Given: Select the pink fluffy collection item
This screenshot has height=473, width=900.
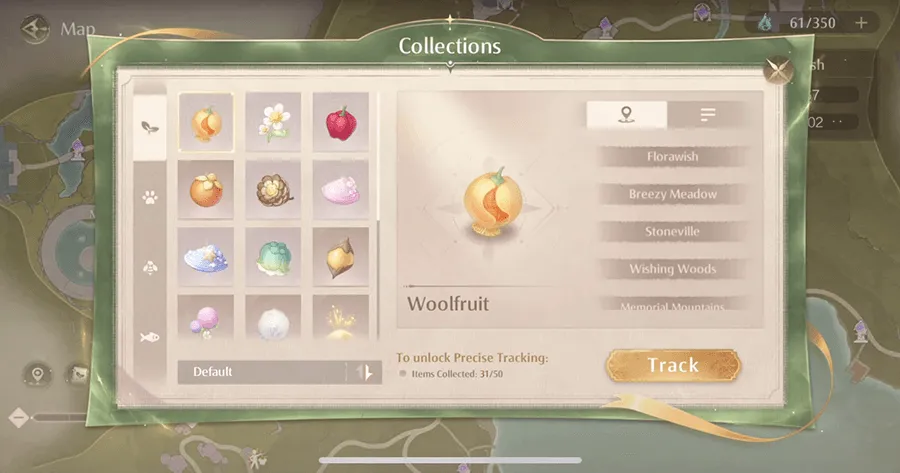Looking at the screenshot, I should pyautogui.click(x=340, y=189).
